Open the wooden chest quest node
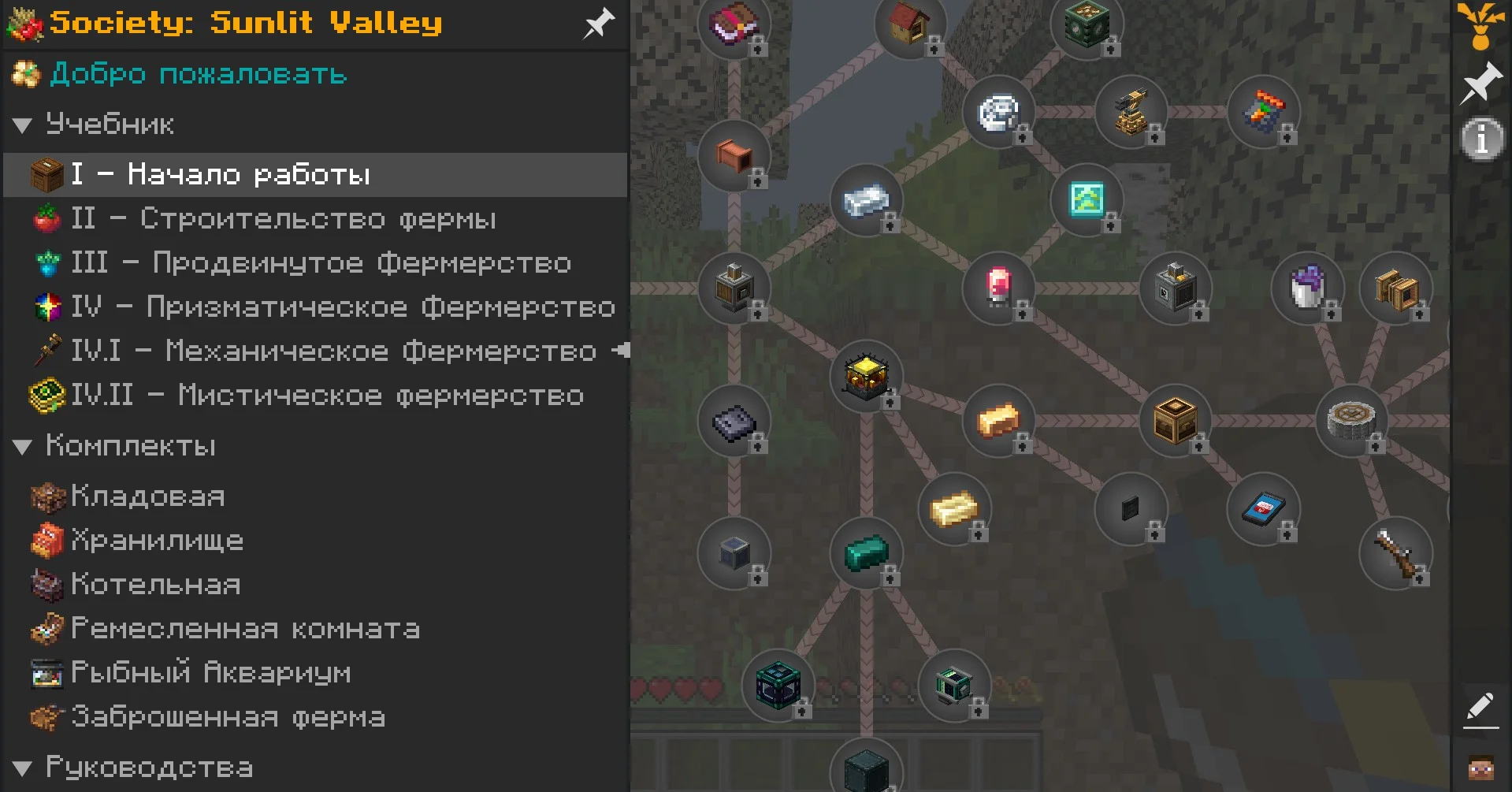1512x792 pixels. [1175, 420]
